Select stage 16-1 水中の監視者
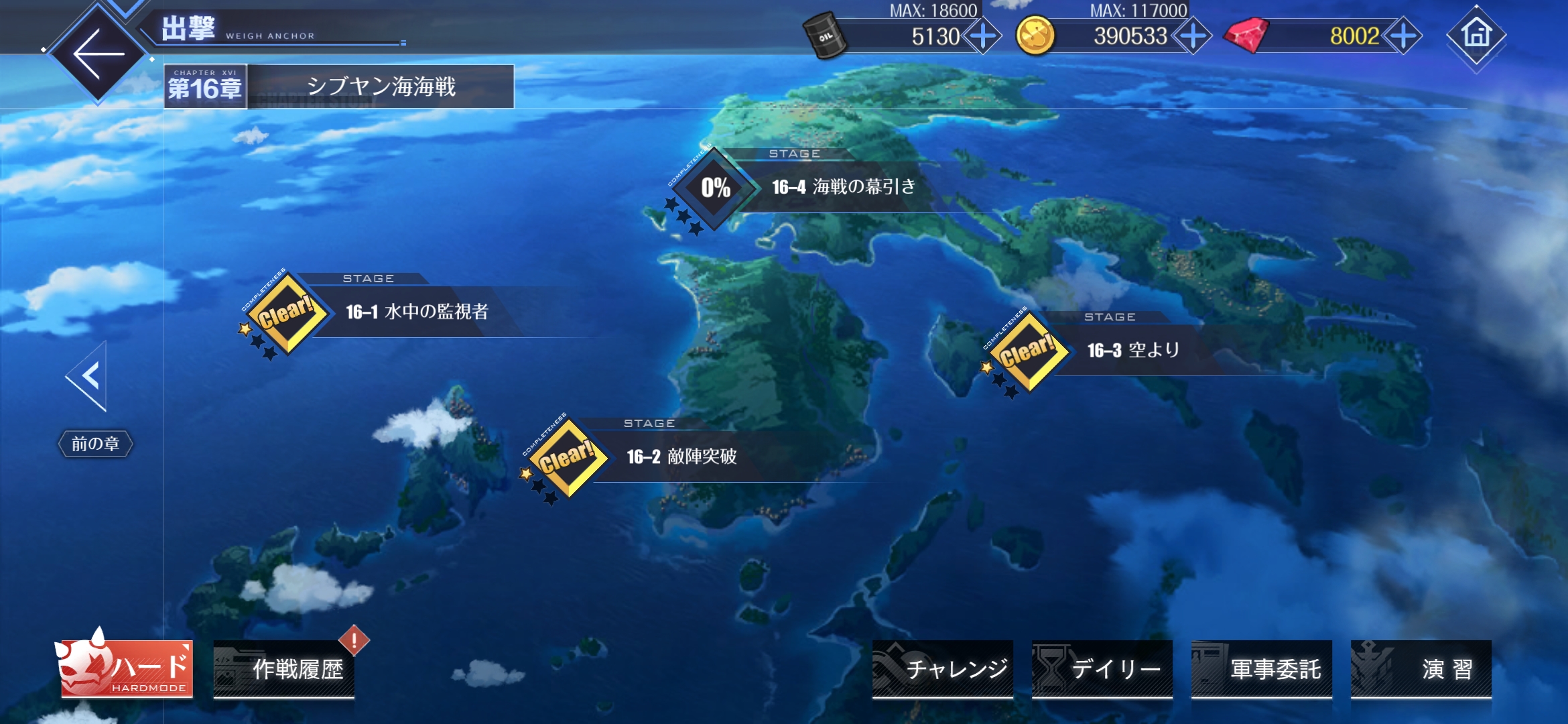The width and height of the screenshot is (1568, 724). 415,312
